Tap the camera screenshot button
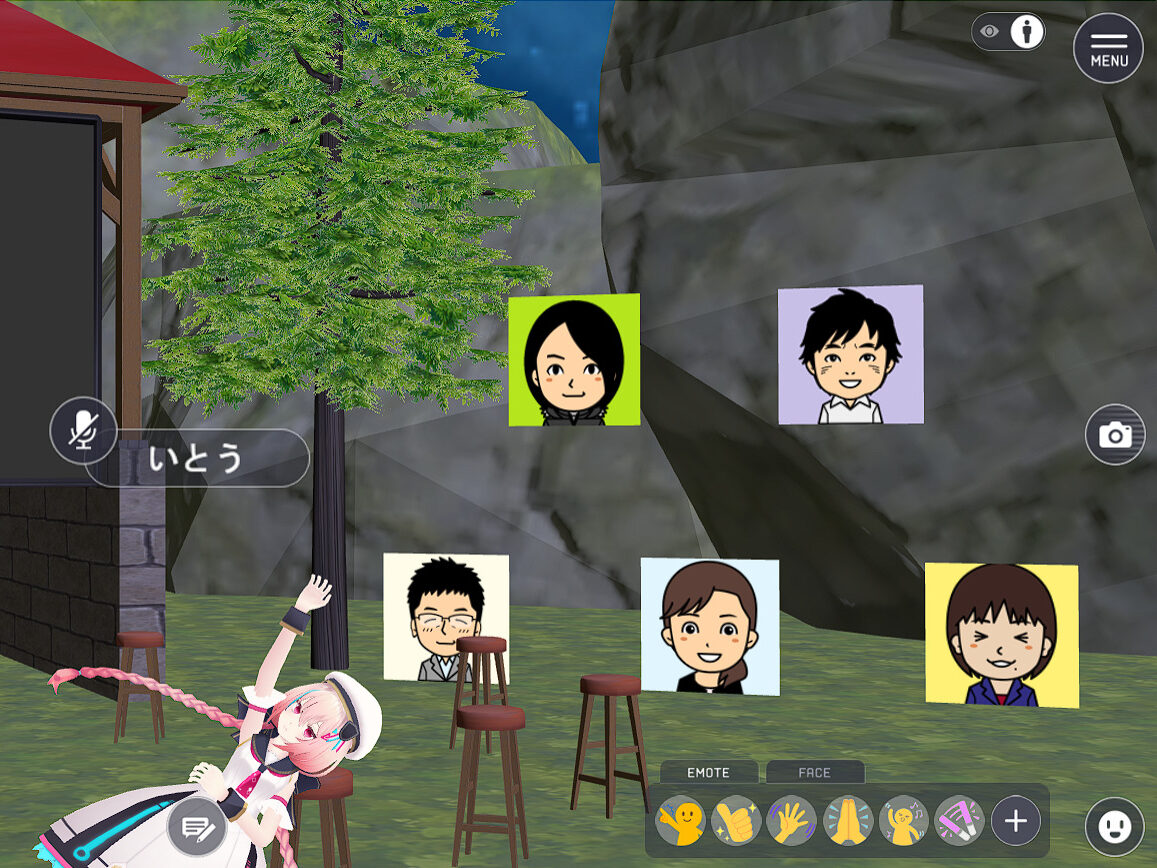This screenshot has height=868, width=1157. coord(1115,435)
